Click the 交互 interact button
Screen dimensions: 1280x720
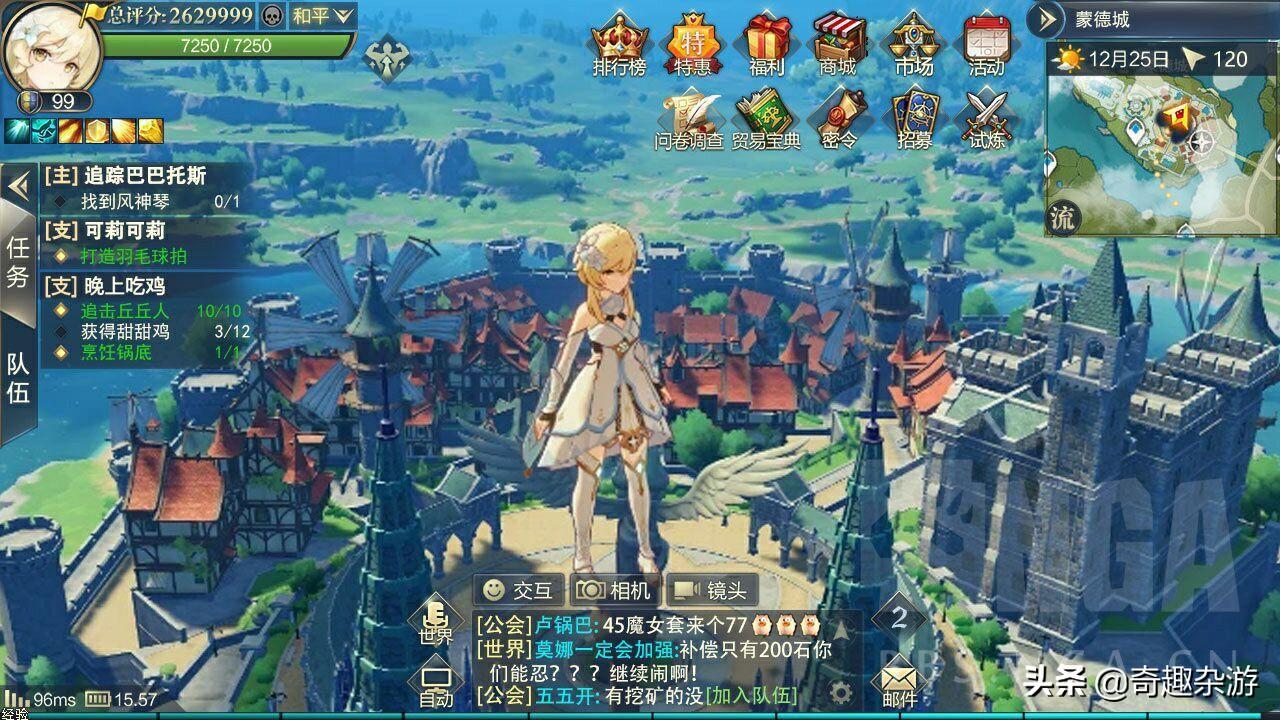tap(518, 590)
